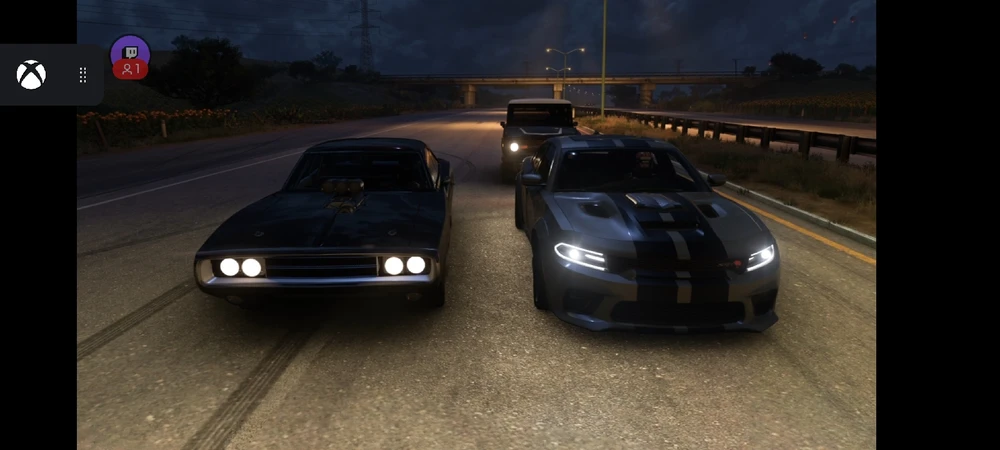Tap the purple Twitch stream icon
This screenshot has height=450, width=1000.
coord(130,52)
